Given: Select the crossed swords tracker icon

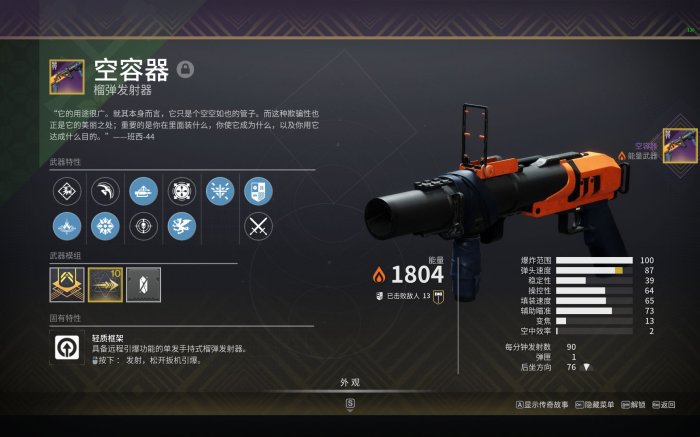Looking at the screenshot, I should [x=258, y=226].
